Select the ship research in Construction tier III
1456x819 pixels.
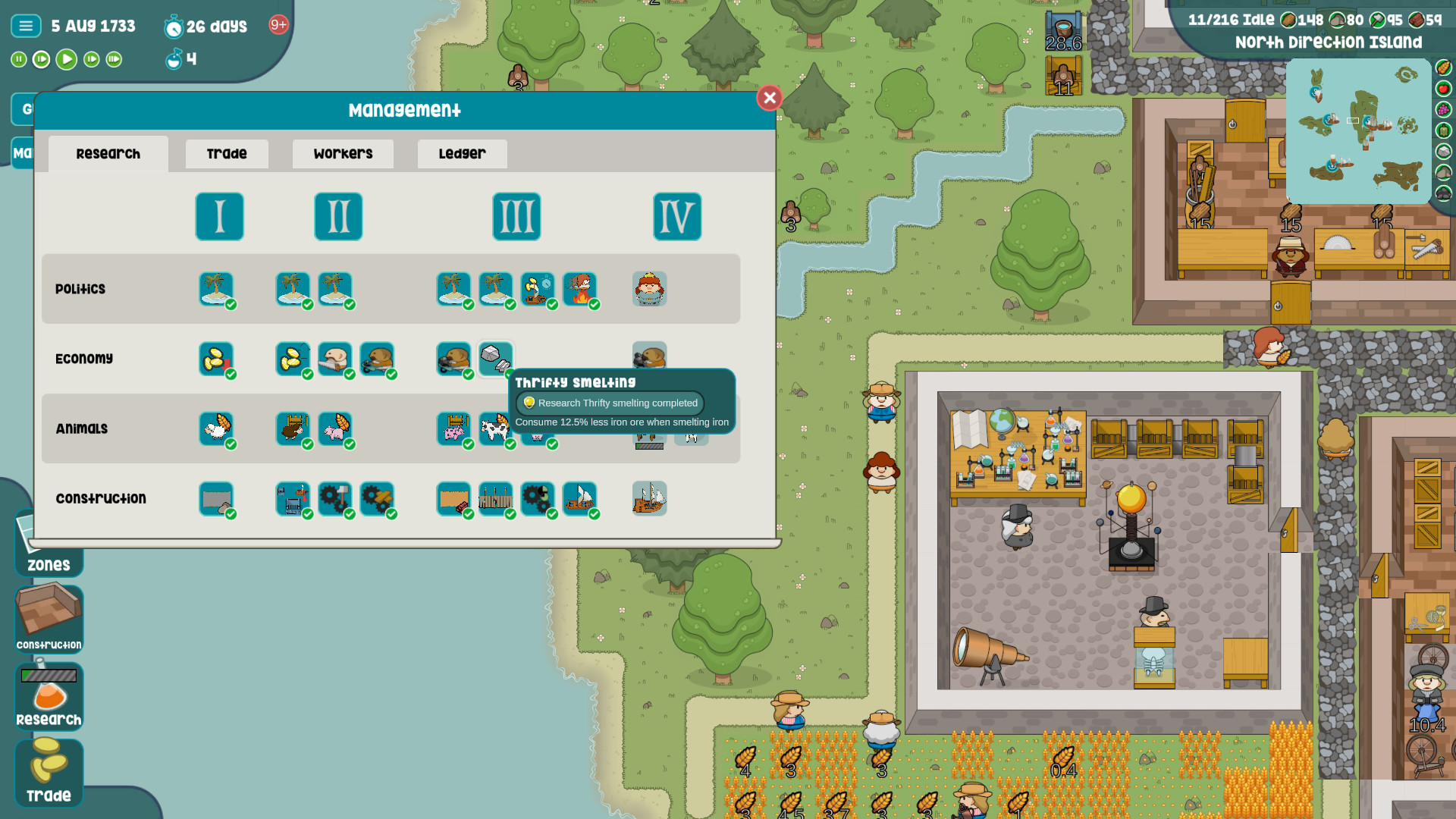[x=581, y=498]
